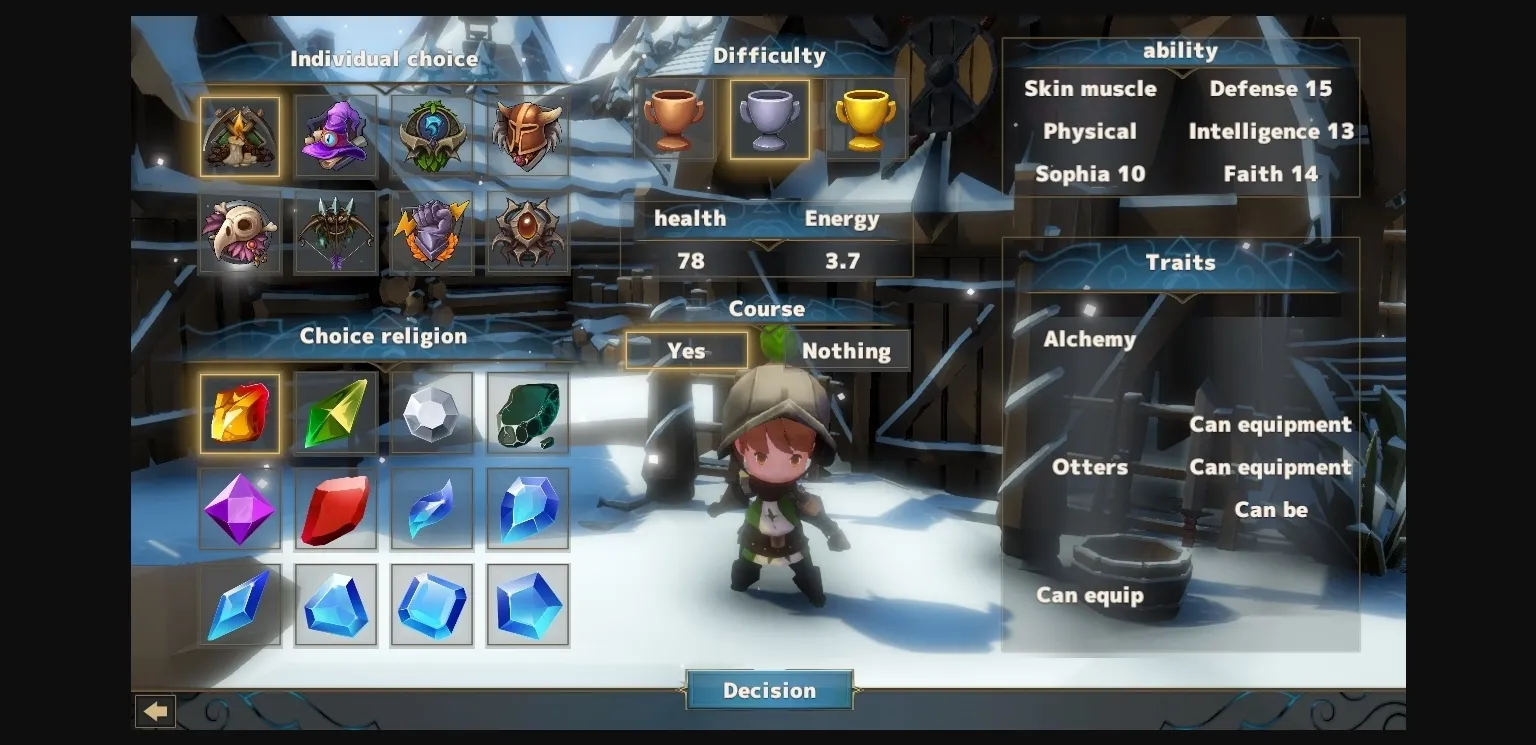Select the candle and scythe class icon
This screenshot has height=745, width=1536.
(240, 135)
